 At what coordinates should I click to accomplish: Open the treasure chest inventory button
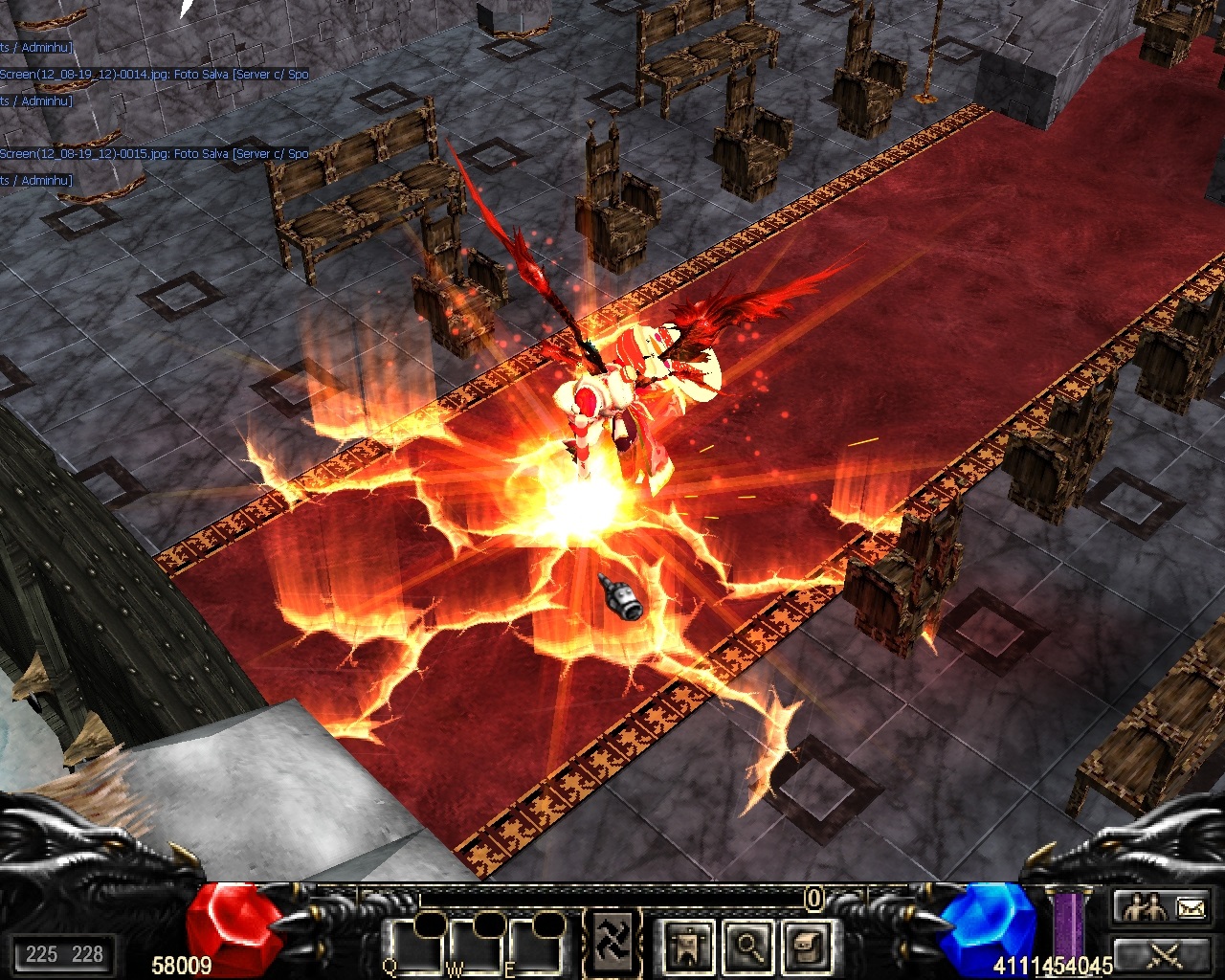click(806, 947)
